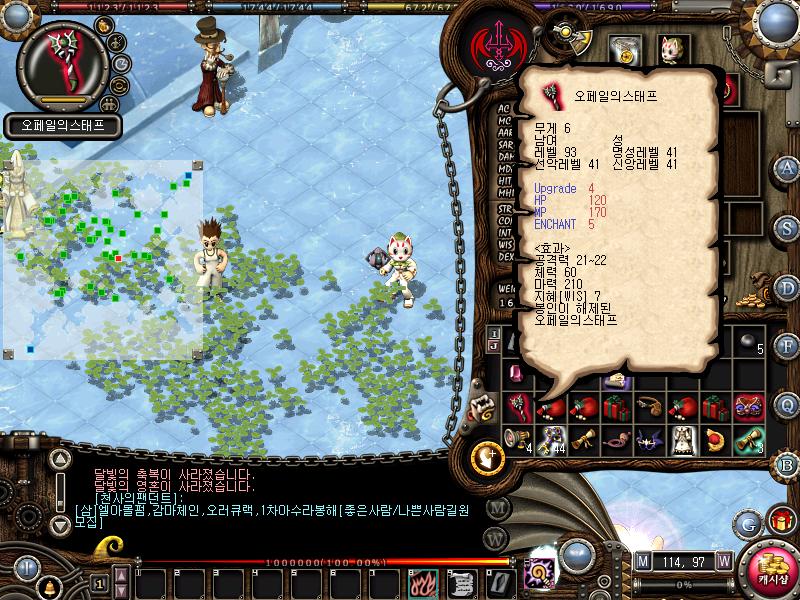The image size is (800, 600).
Task: Click the M button beside the coordinates
Action: coord(642,560)
